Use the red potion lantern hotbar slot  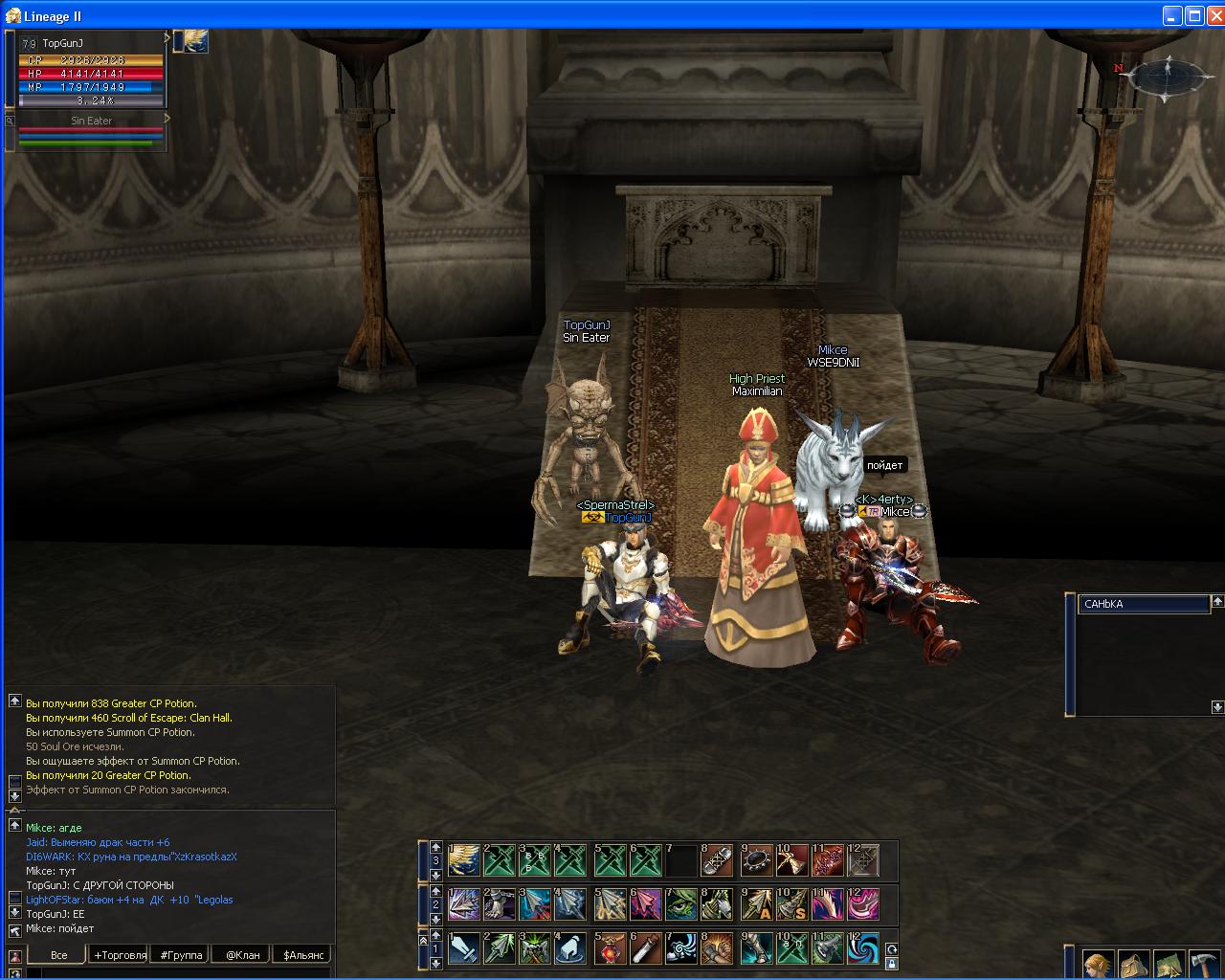(x=610, y=948)
